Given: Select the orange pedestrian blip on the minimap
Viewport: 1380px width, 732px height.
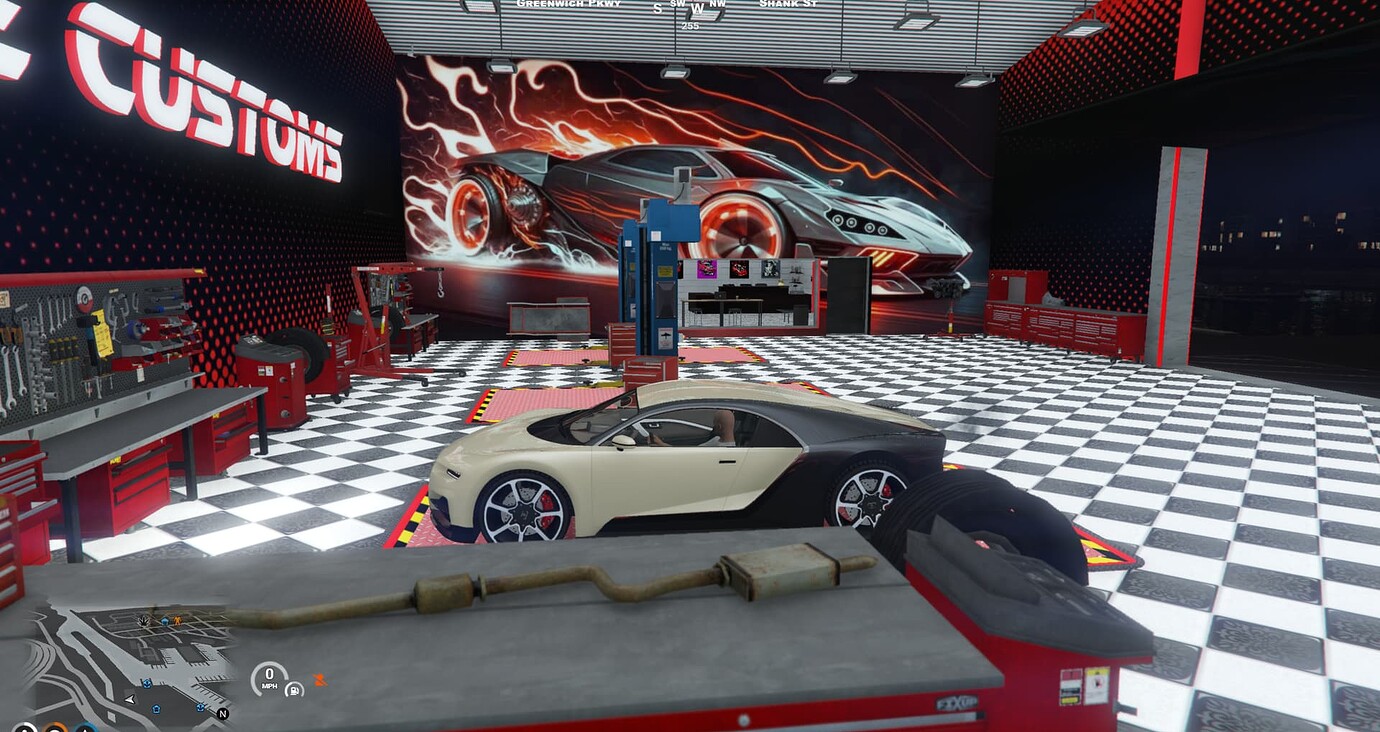Looking at the screenshot, I should pos(177,621).
